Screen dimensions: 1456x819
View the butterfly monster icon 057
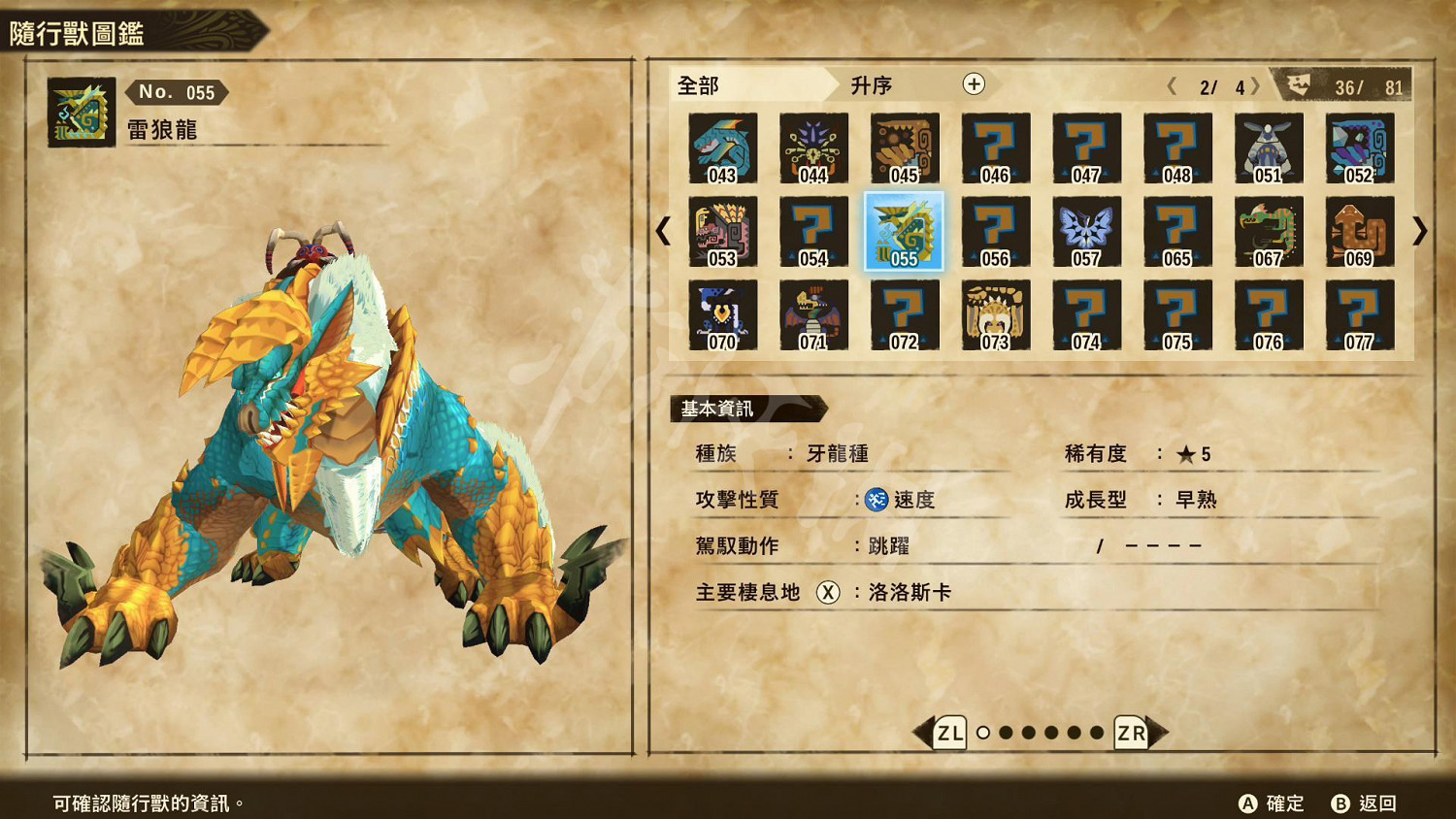pyautogui.click(x=1086, y=233)
